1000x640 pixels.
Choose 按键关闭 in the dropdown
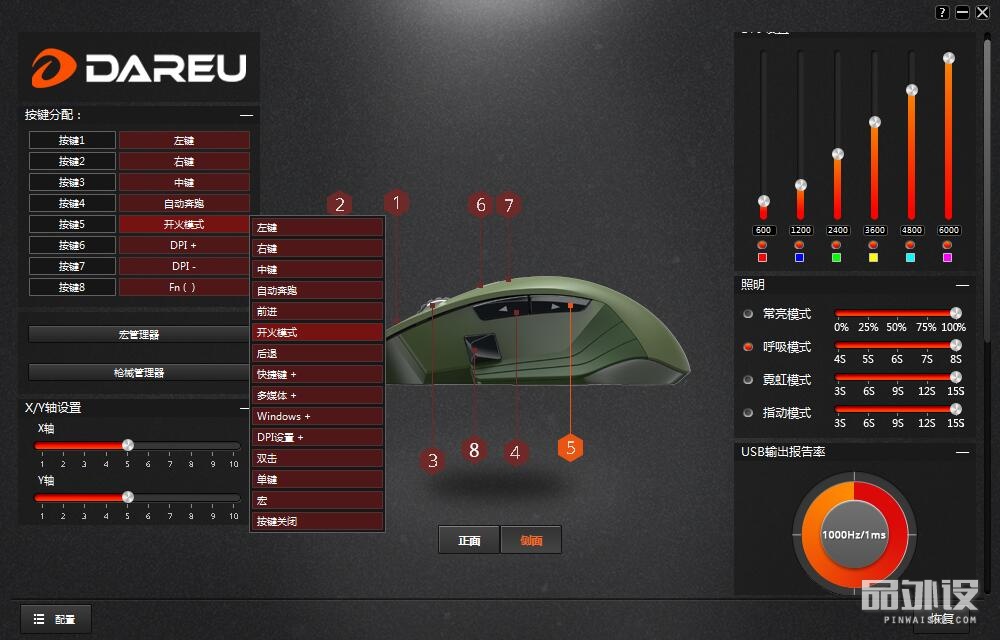point(318,521)
